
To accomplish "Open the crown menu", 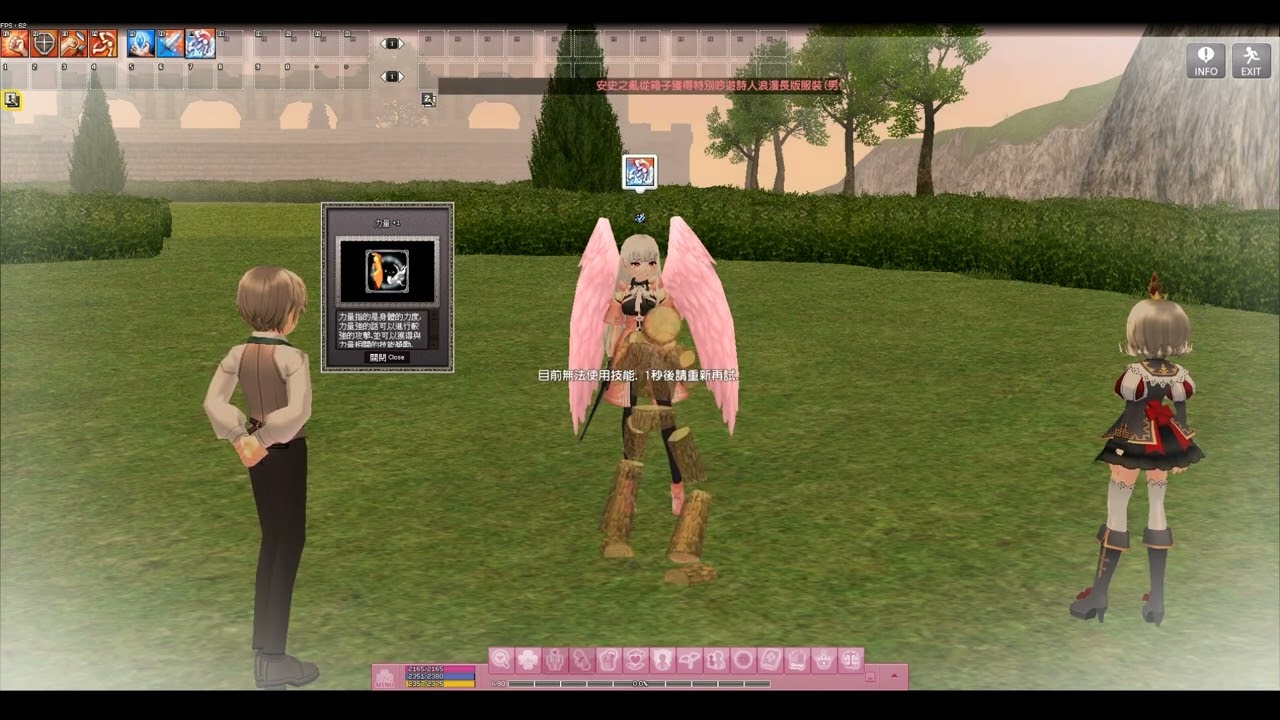I will [824, 660].
